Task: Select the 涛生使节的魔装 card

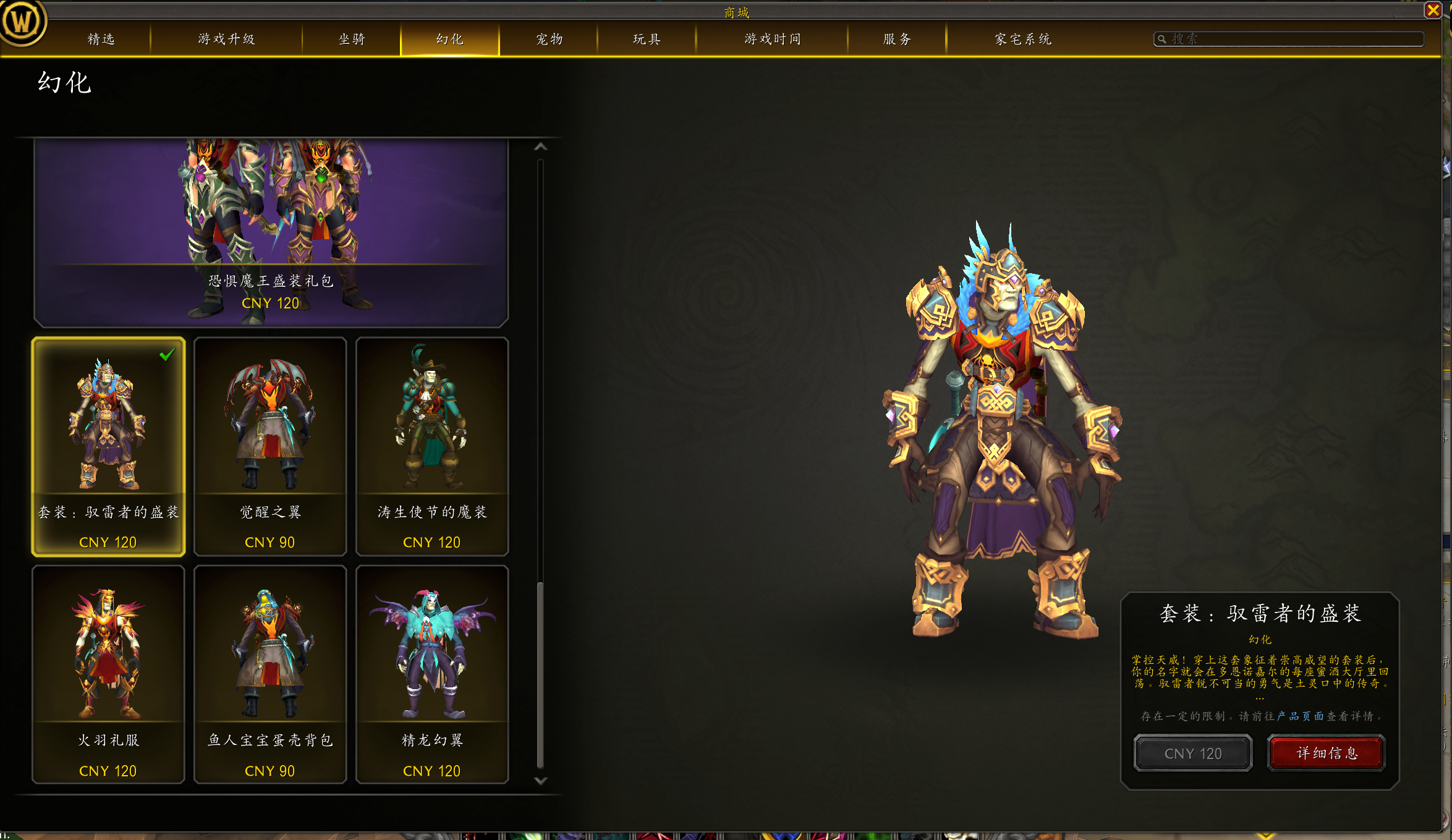Action: tap(432, 446)
